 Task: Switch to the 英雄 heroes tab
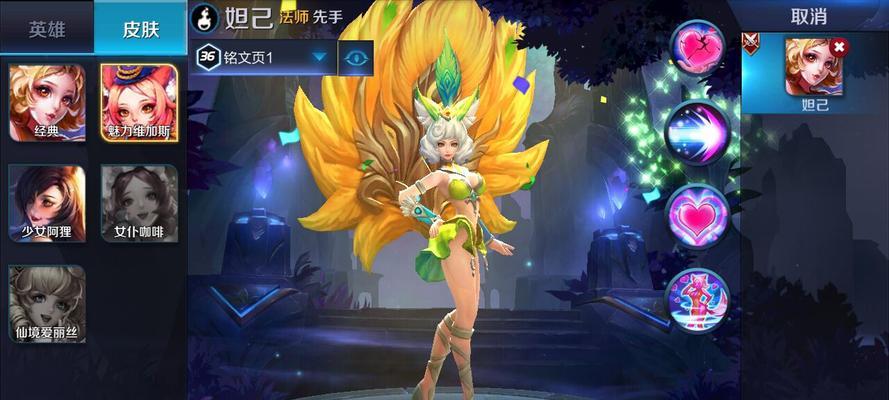pos(46,28)
